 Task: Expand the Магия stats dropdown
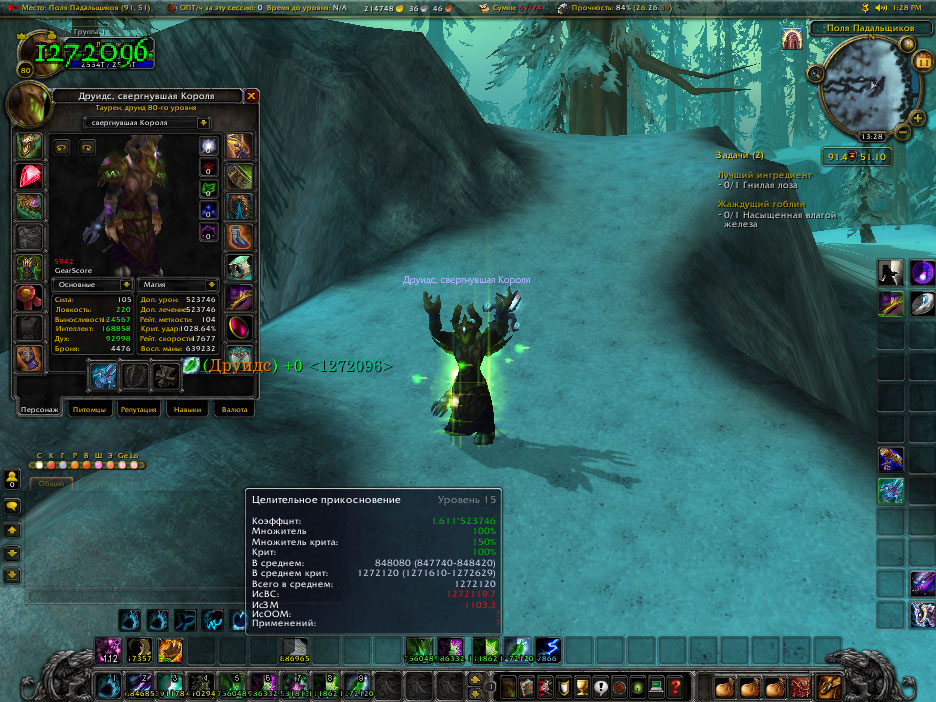211,284
